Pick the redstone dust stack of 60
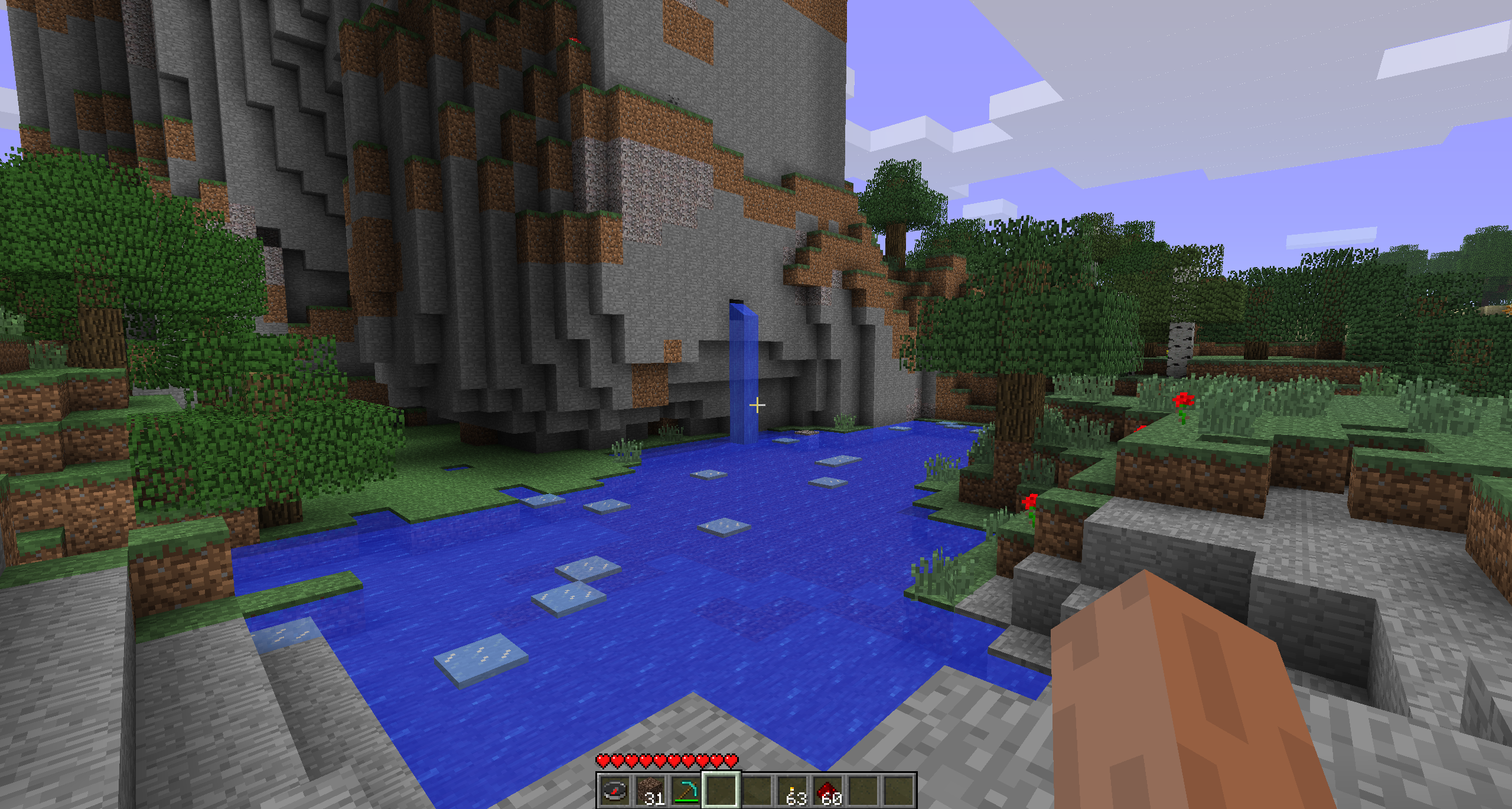Image resolution: width=1512 pixels, height=809 pixels. click(827, 790)
